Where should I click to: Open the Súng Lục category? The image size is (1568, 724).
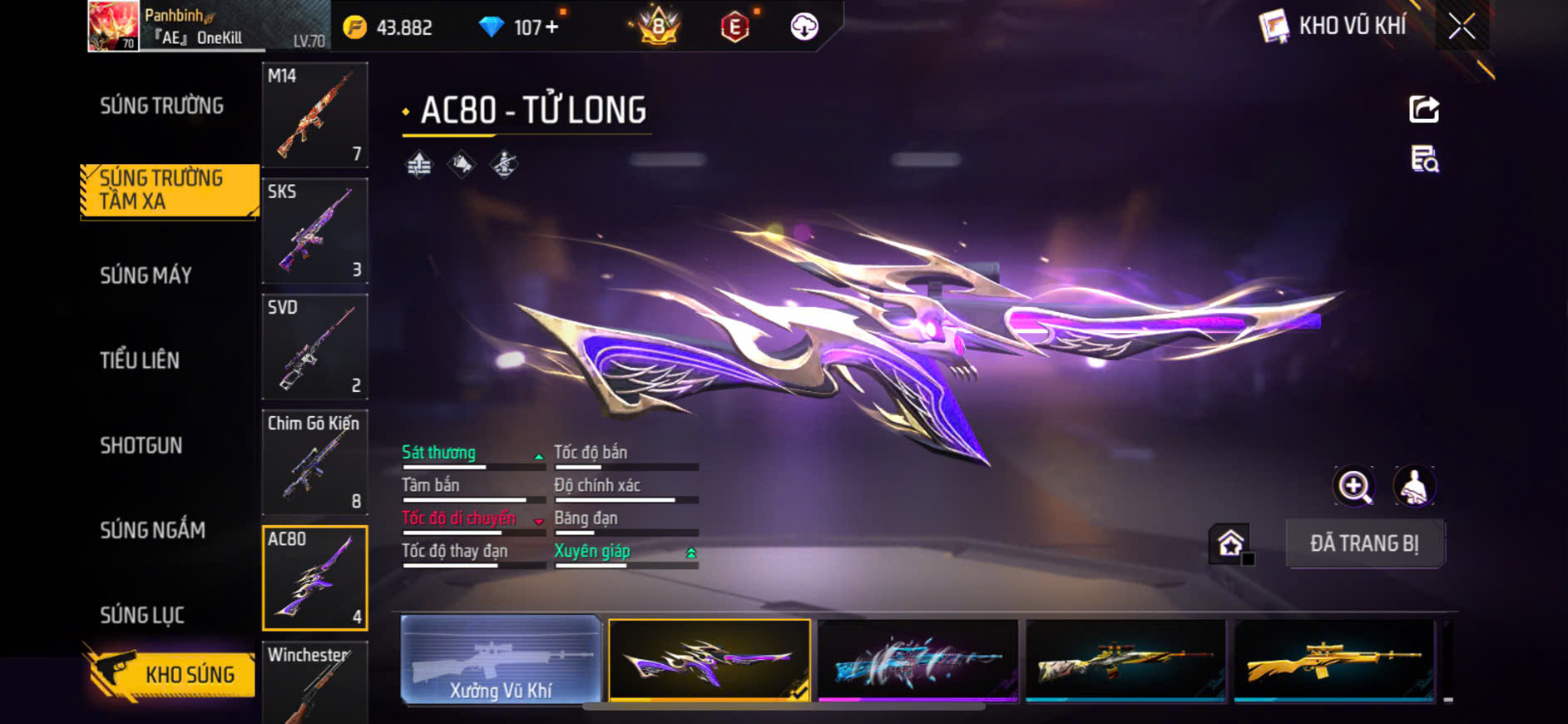[x=142, y=615]
